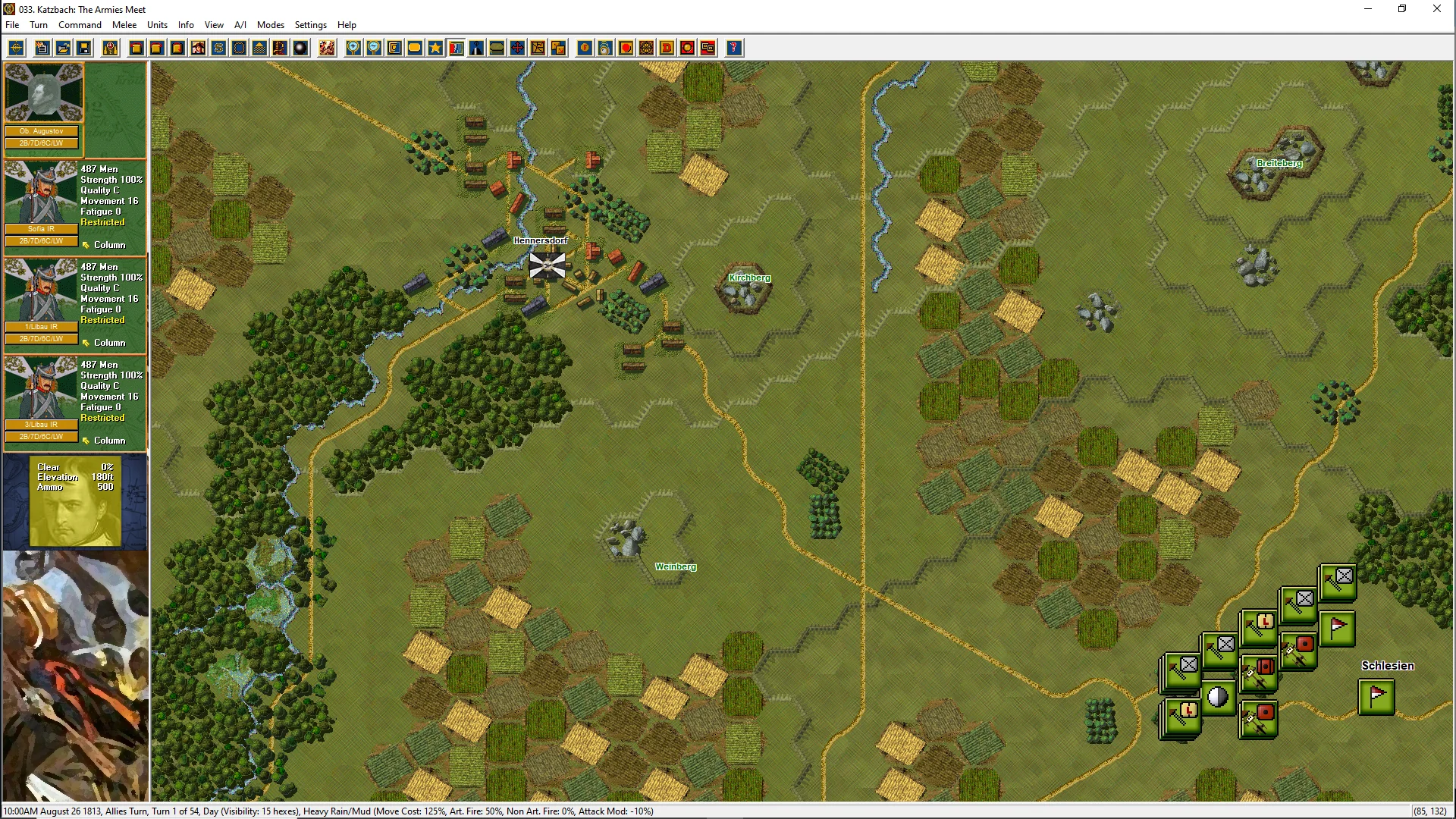Screen dimensions: 1456x819
Task: Open the Units menu
Action: (x=157, y=25)
